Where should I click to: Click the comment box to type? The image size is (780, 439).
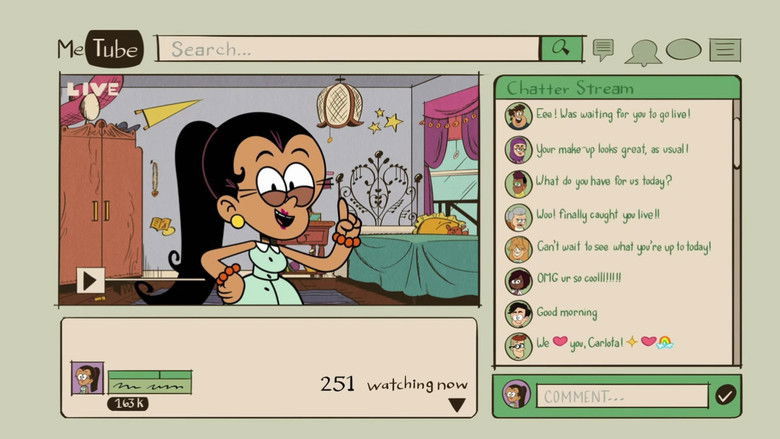[623, 396]
